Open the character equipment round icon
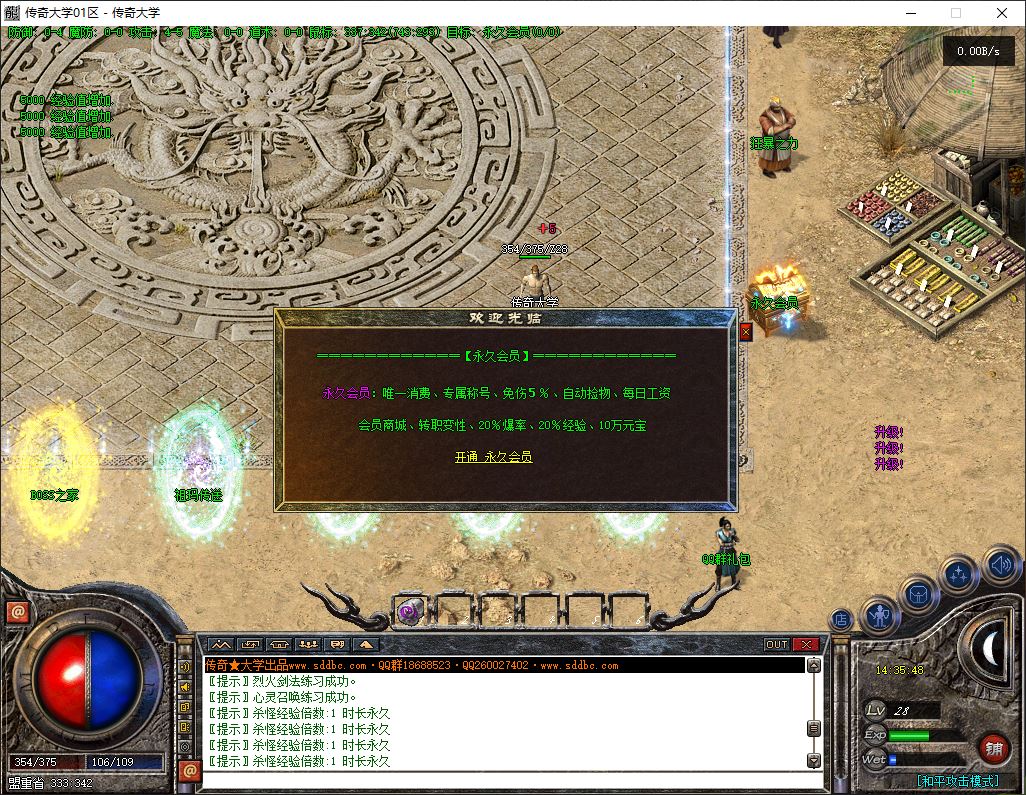 pyautogui.click(x=880, y=614)
